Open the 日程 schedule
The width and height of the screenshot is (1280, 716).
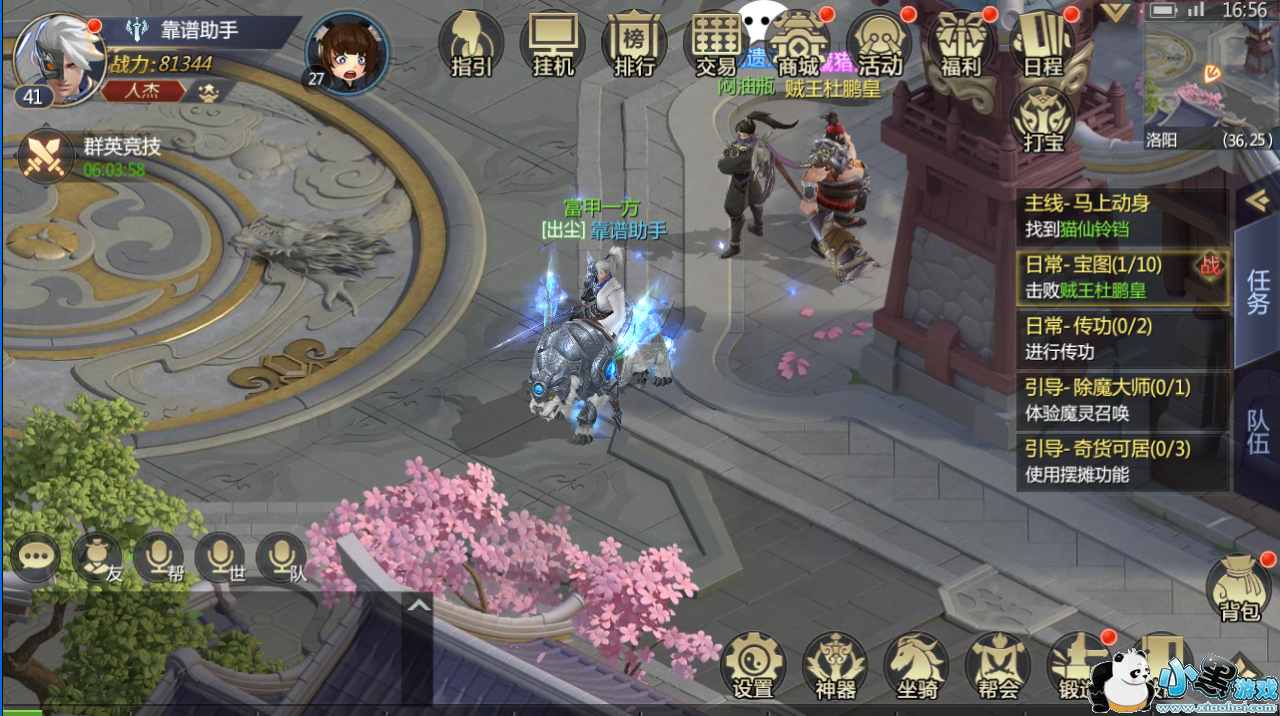tap(1043, 44)
